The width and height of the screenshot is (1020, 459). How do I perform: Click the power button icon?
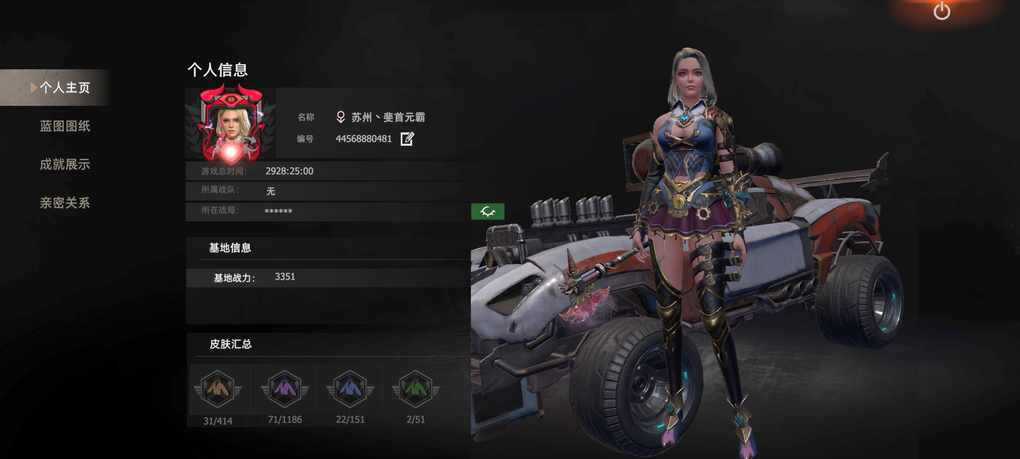click(941, 11)
